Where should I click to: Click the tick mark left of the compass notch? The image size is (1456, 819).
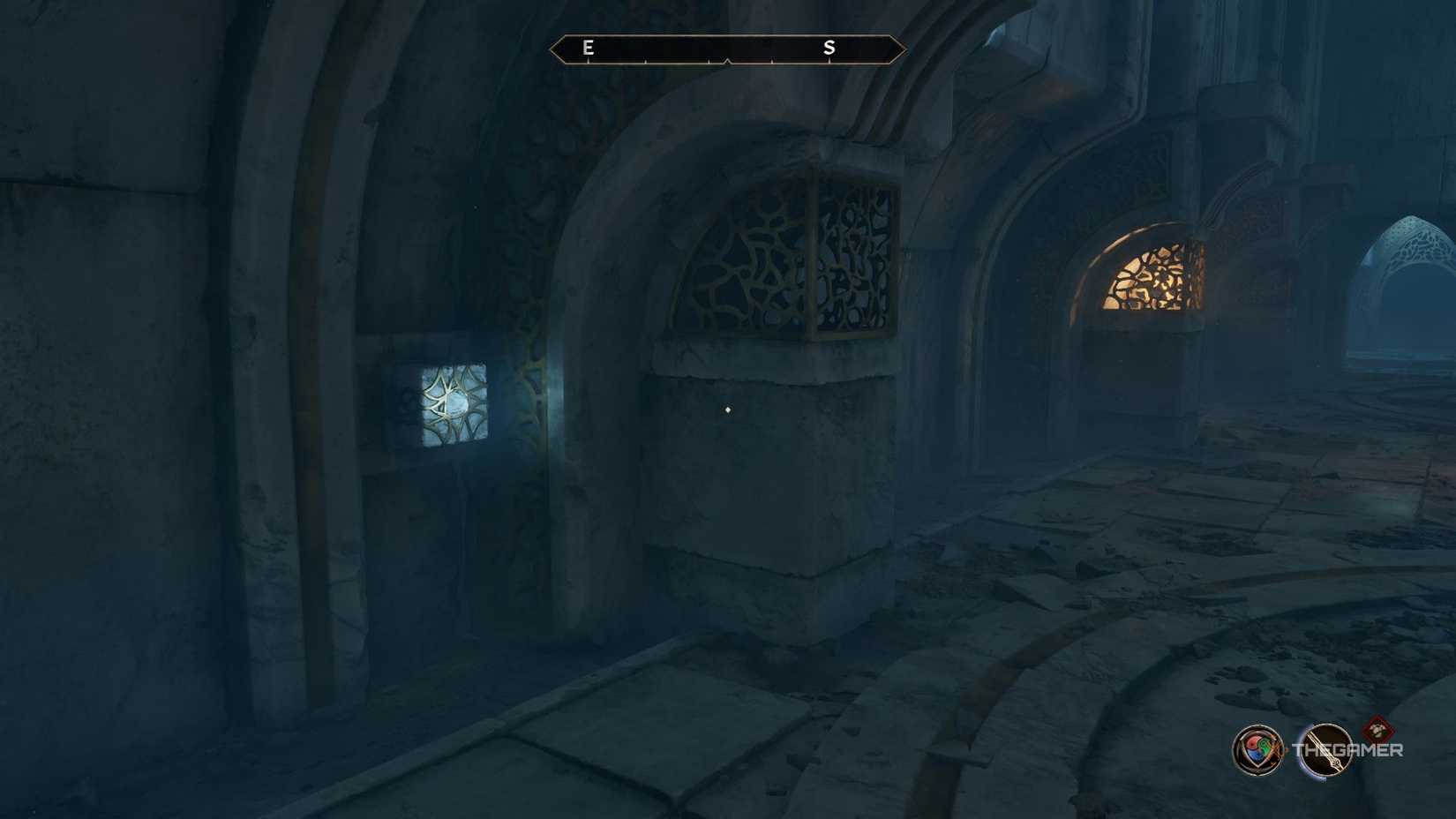709,59
